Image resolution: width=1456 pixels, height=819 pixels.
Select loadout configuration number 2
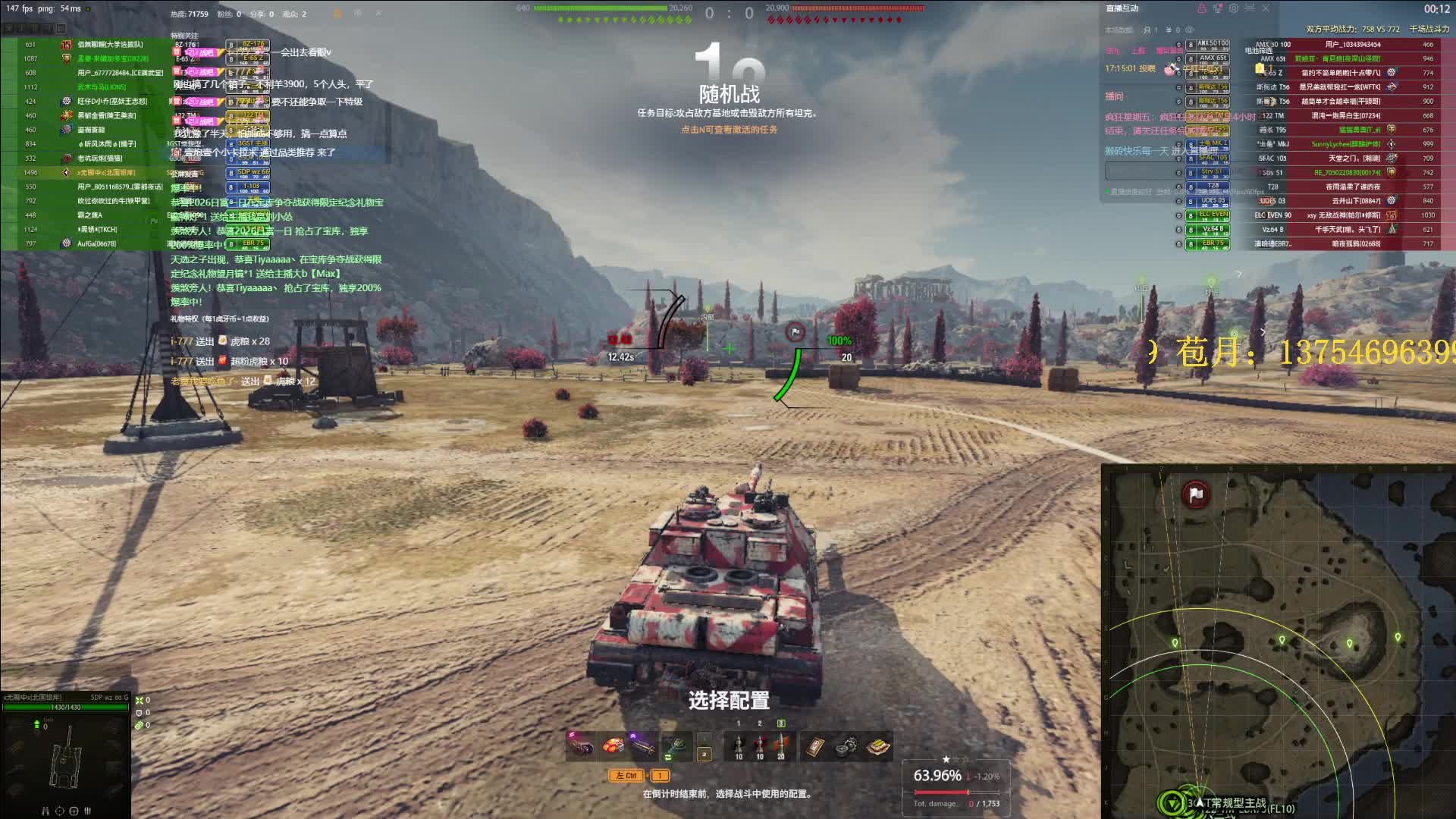(x=704, y=754)
